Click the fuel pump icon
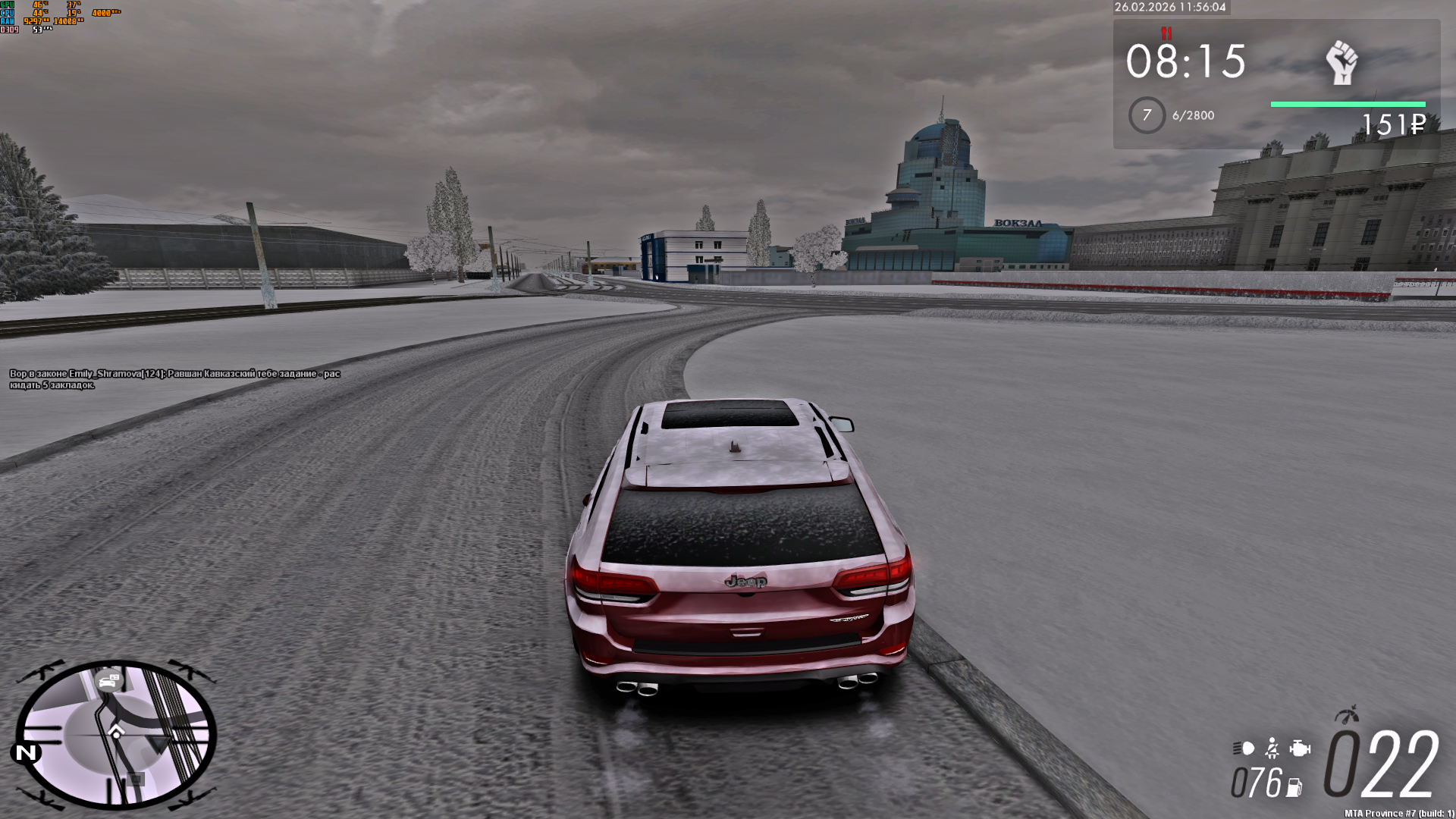1456x819 pixels. click(1295, 787)
